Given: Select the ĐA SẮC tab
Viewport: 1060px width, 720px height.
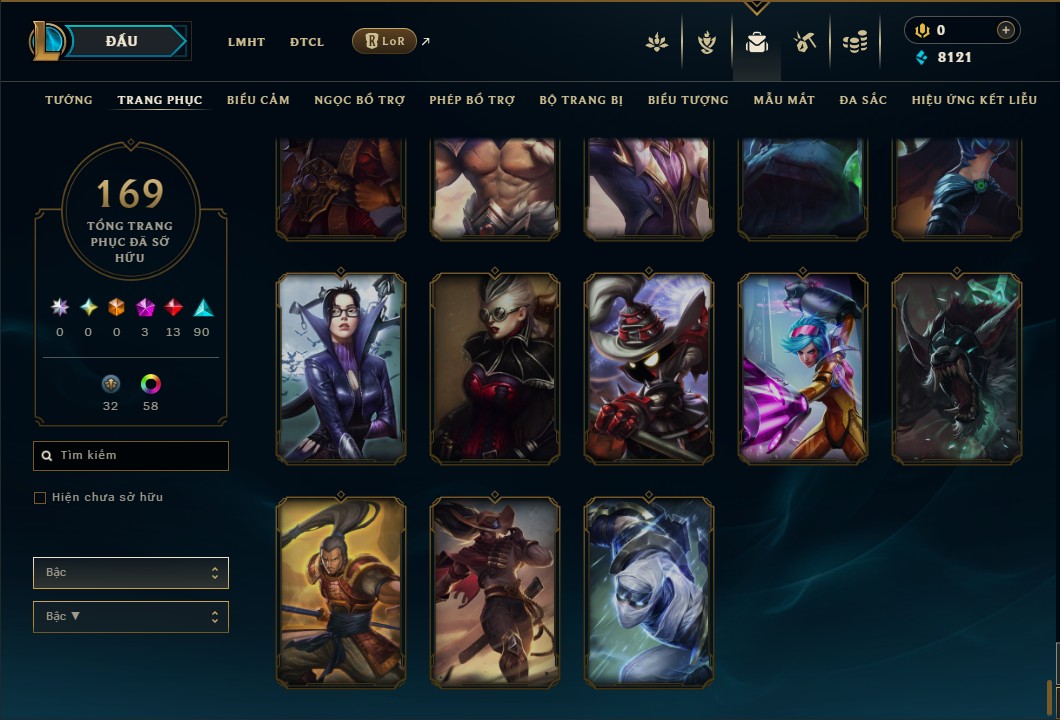Looking at the screenshot, I should pos(863,100).
